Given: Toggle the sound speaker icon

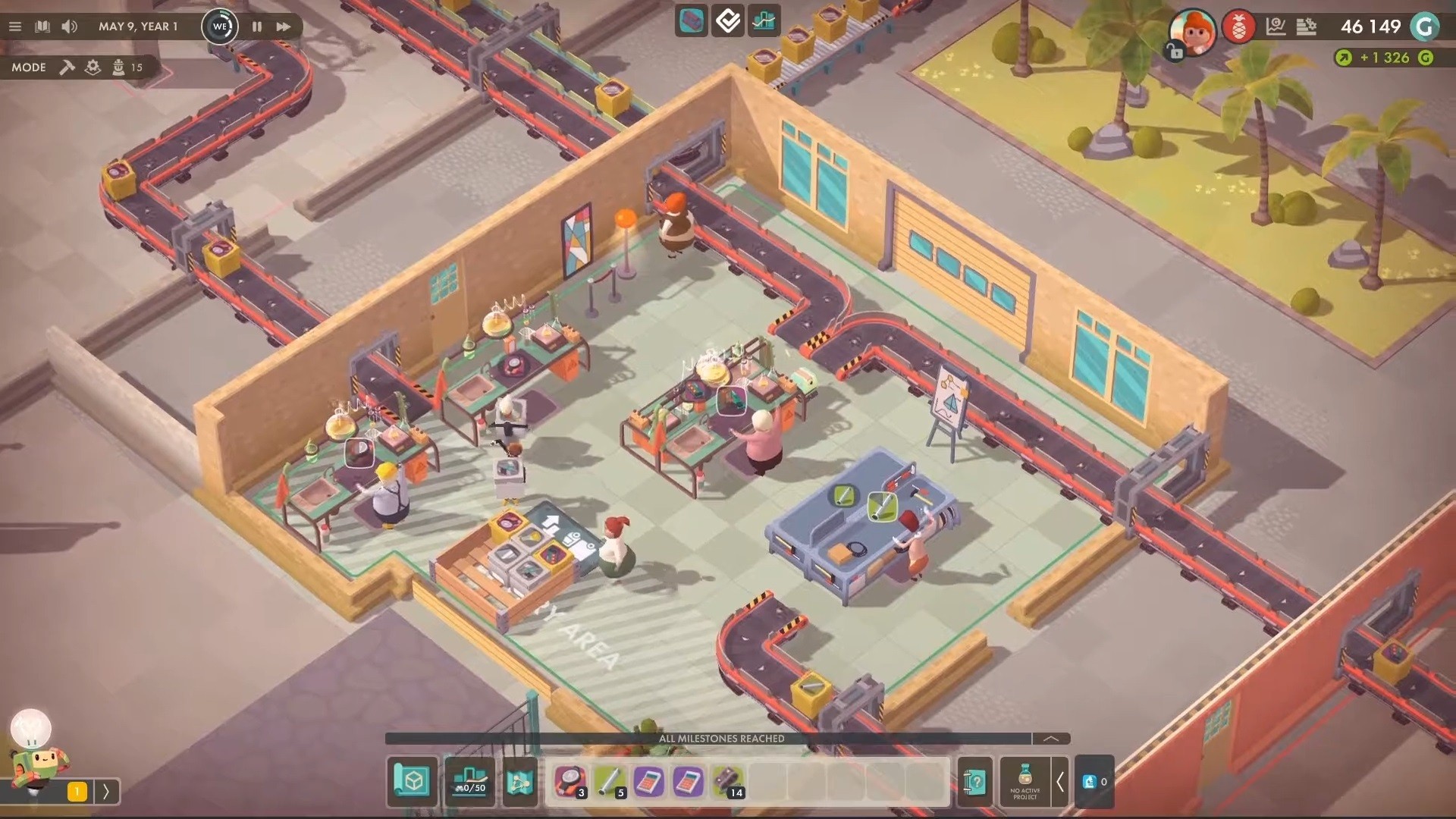Looking at the screenshot, I should pyautogui.click(x=69, y=27).
